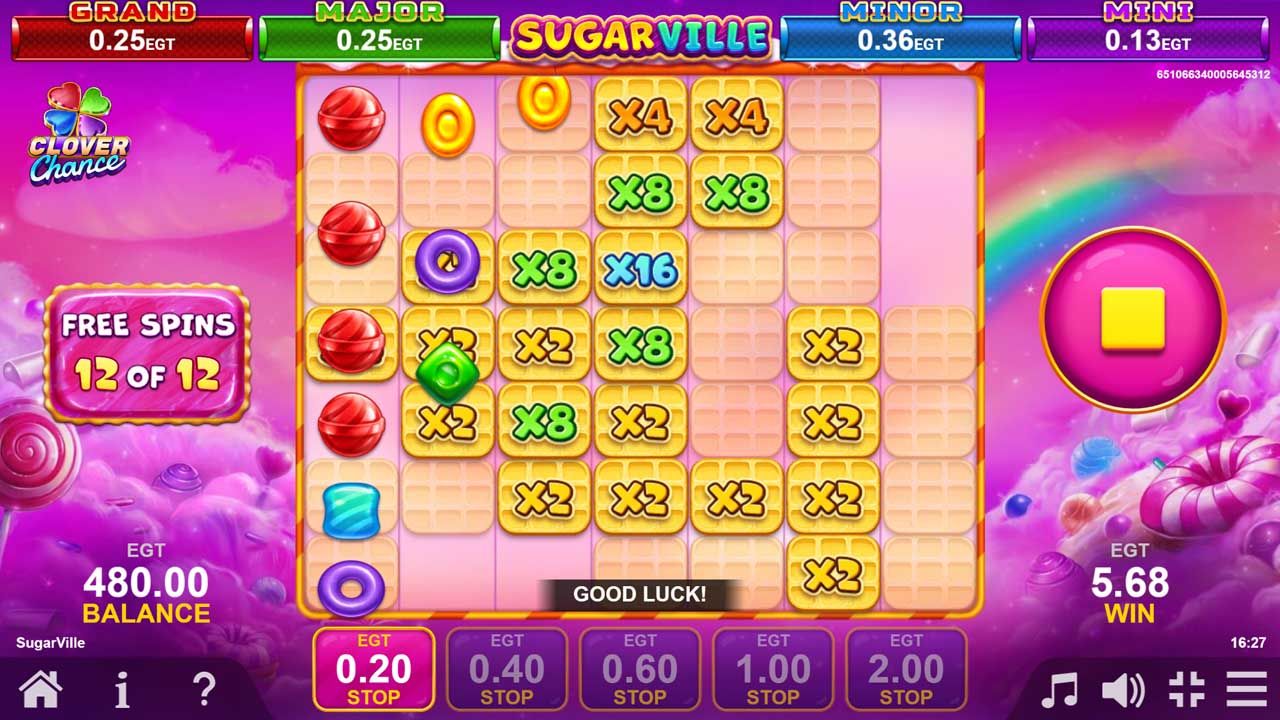Click the active 0.20 stop button

(x=373, y=668)
